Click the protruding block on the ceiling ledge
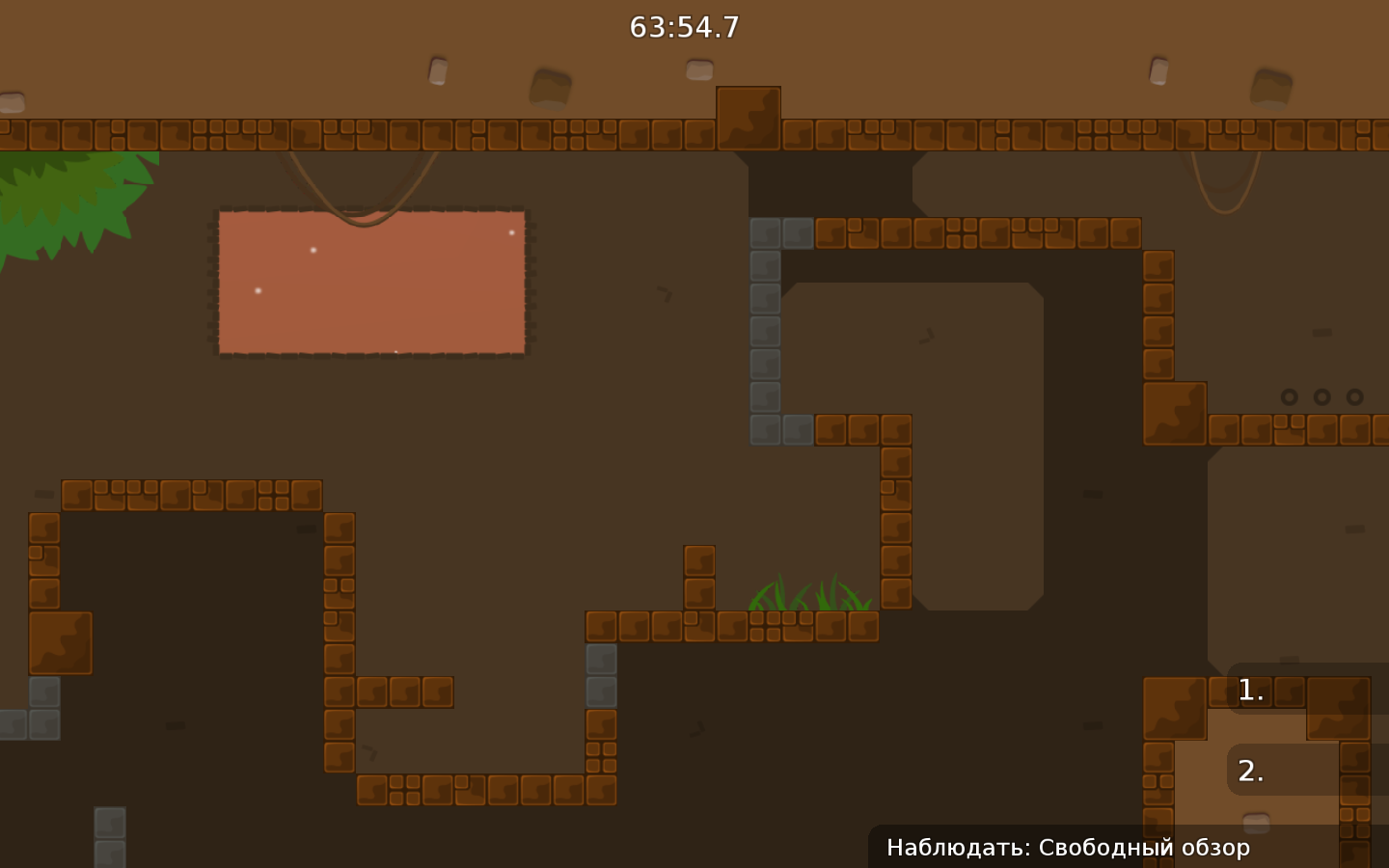 (x=749, y=116)
